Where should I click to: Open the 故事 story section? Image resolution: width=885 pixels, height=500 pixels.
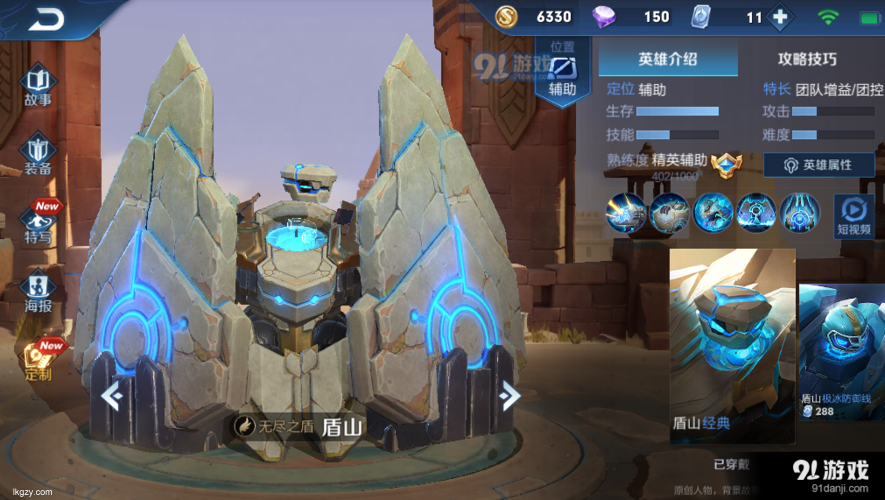(x=38, y=84)
